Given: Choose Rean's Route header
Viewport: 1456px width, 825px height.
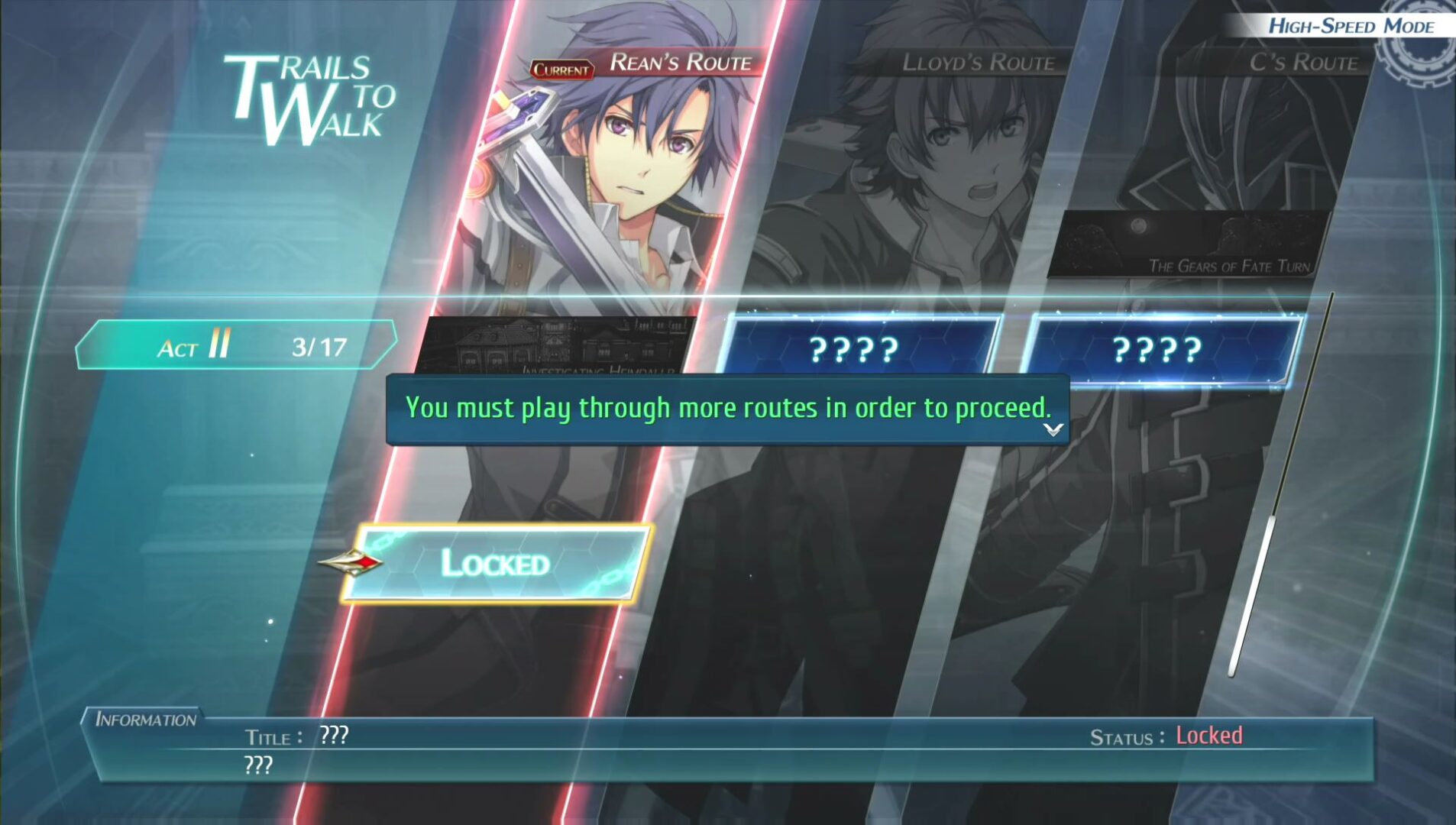Looking at the screenshot, I should pos(680,63).
